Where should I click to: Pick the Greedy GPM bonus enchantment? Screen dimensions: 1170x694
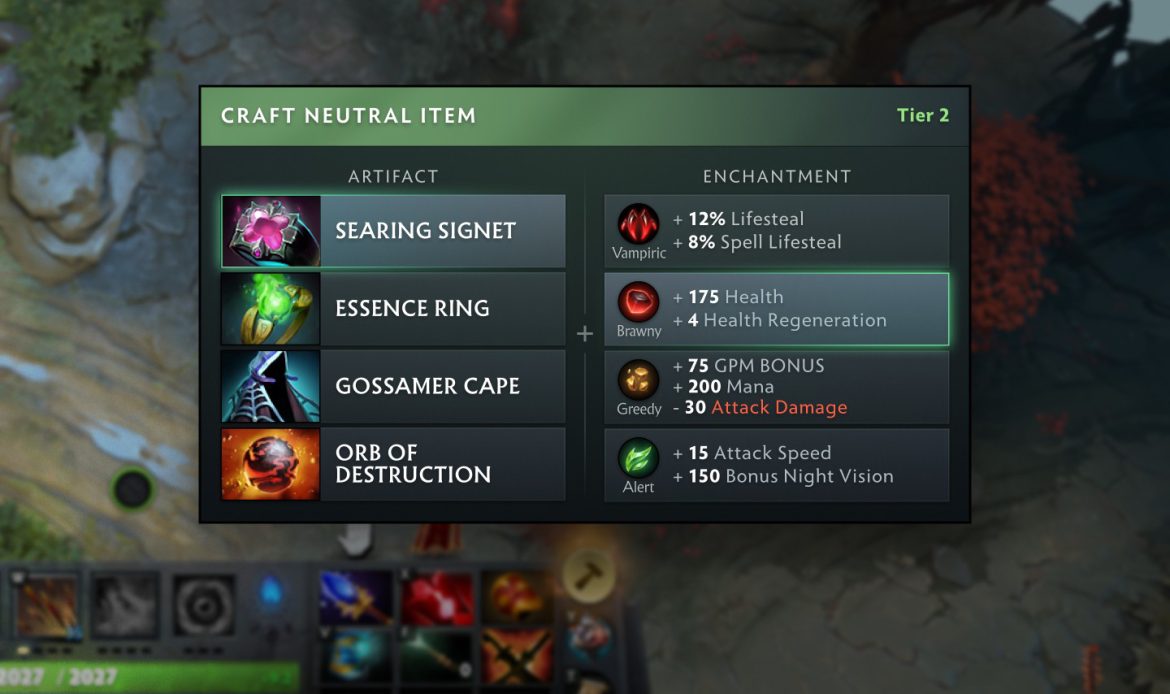click(776, 387)
